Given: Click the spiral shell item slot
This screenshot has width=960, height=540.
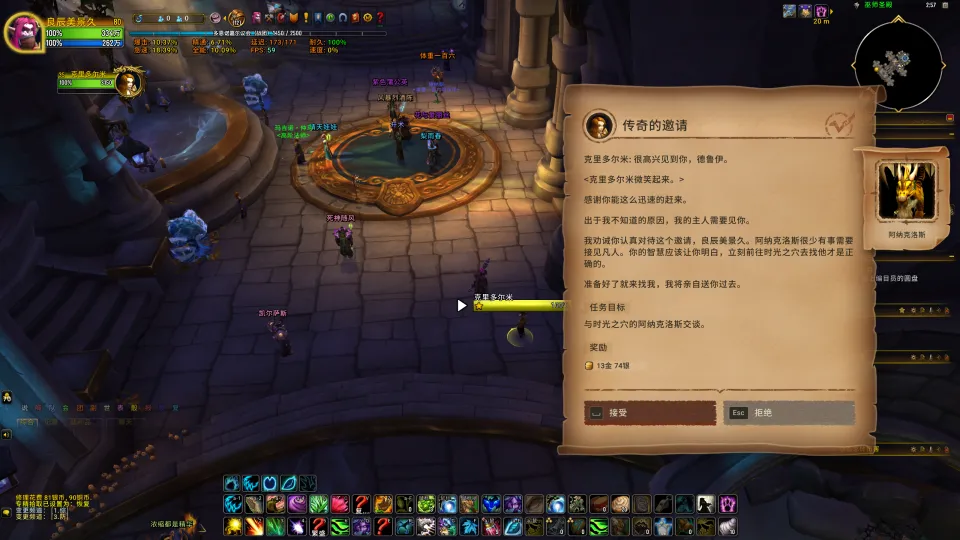Looking at the screenshot, I should pyautogui.click(x=620, y=503).
